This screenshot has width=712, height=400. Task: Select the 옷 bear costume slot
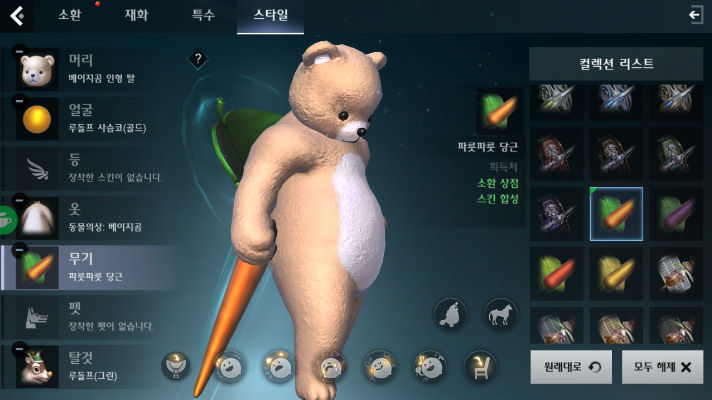90,217
